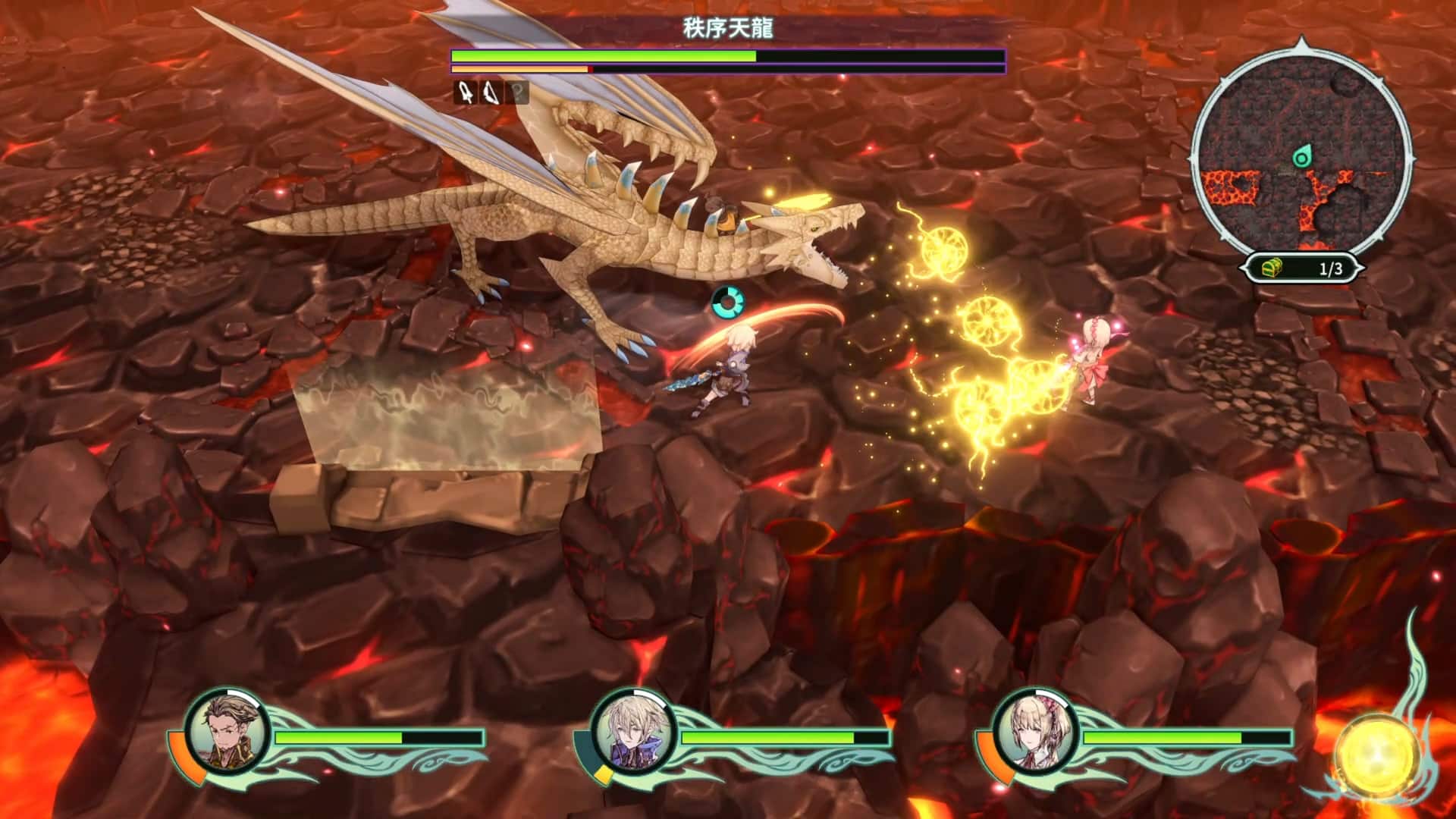Check the boss's unknown question-mark weakness icon
This screenshot has width=1456, height=819.
517,93
